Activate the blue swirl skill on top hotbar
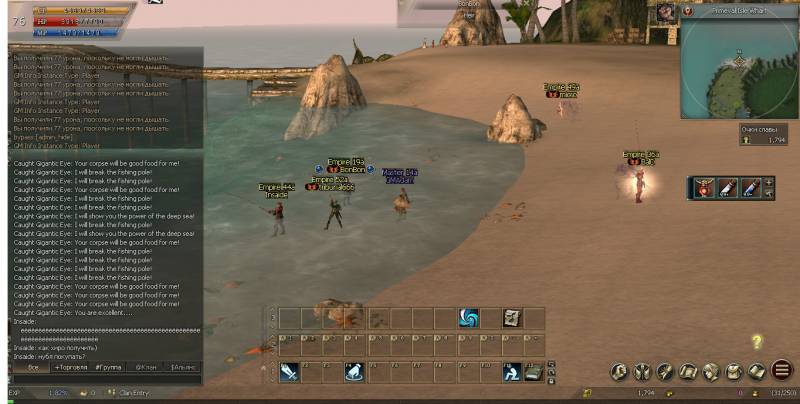 (x=468, y=318)
